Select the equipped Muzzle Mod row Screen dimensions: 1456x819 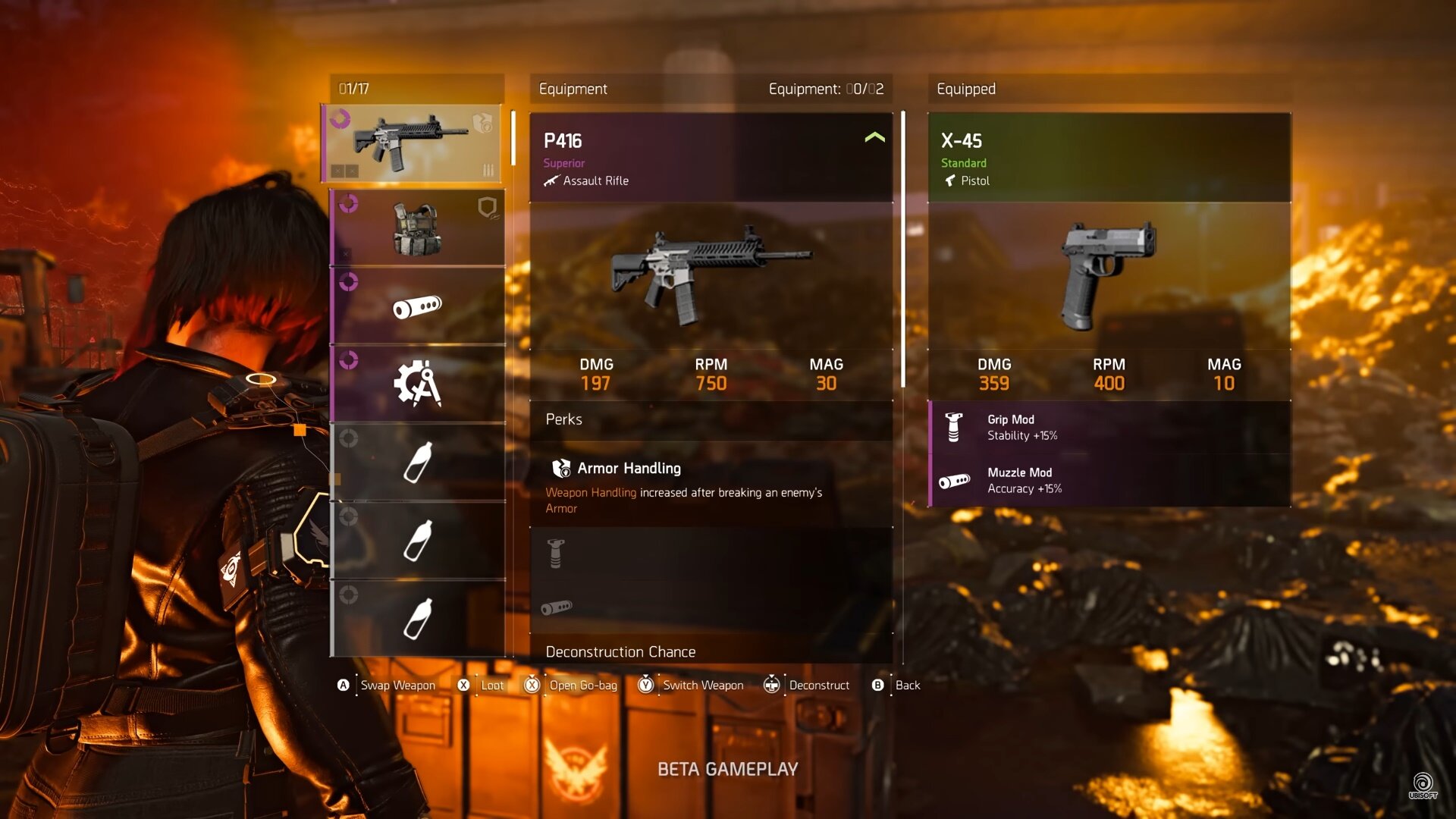1109,481
